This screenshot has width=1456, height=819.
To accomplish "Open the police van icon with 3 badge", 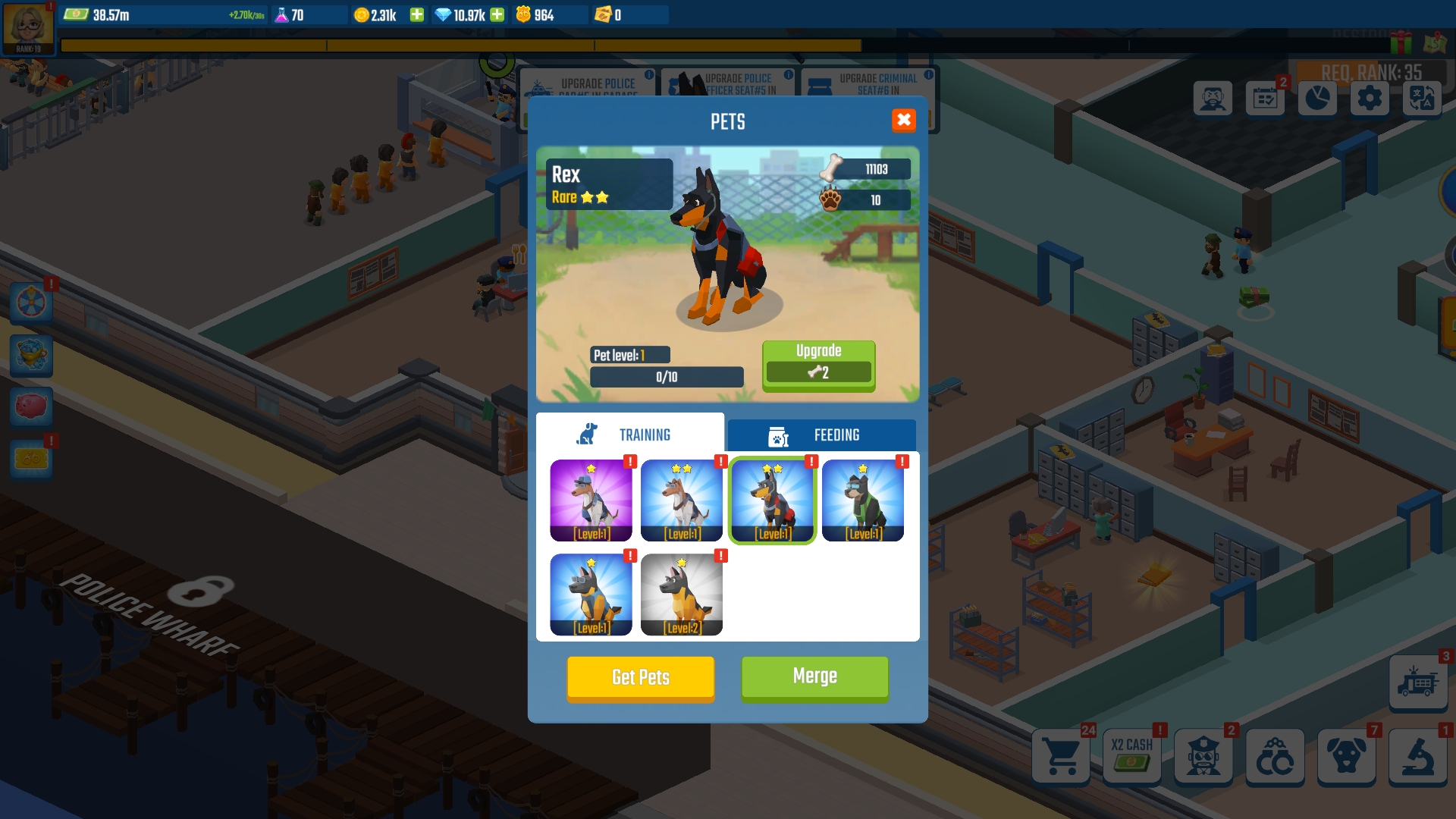I will 1419,680.
